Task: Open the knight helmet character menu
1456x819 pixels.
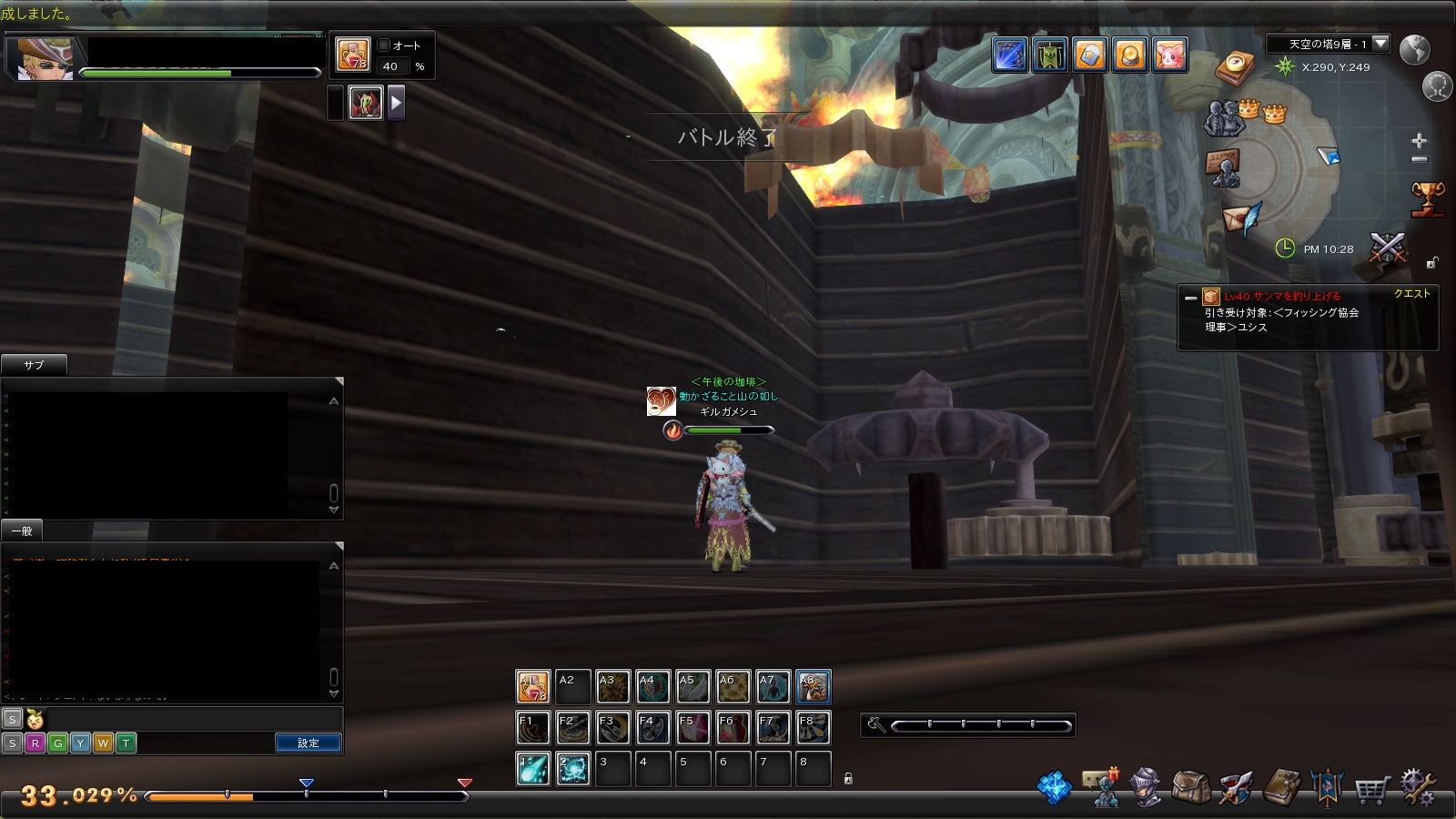Action: tap(1145, 787)
